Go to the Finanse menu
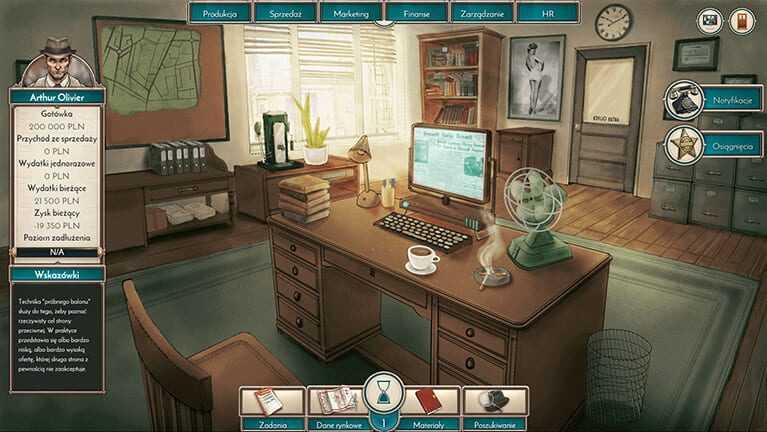 pos(416,13)
